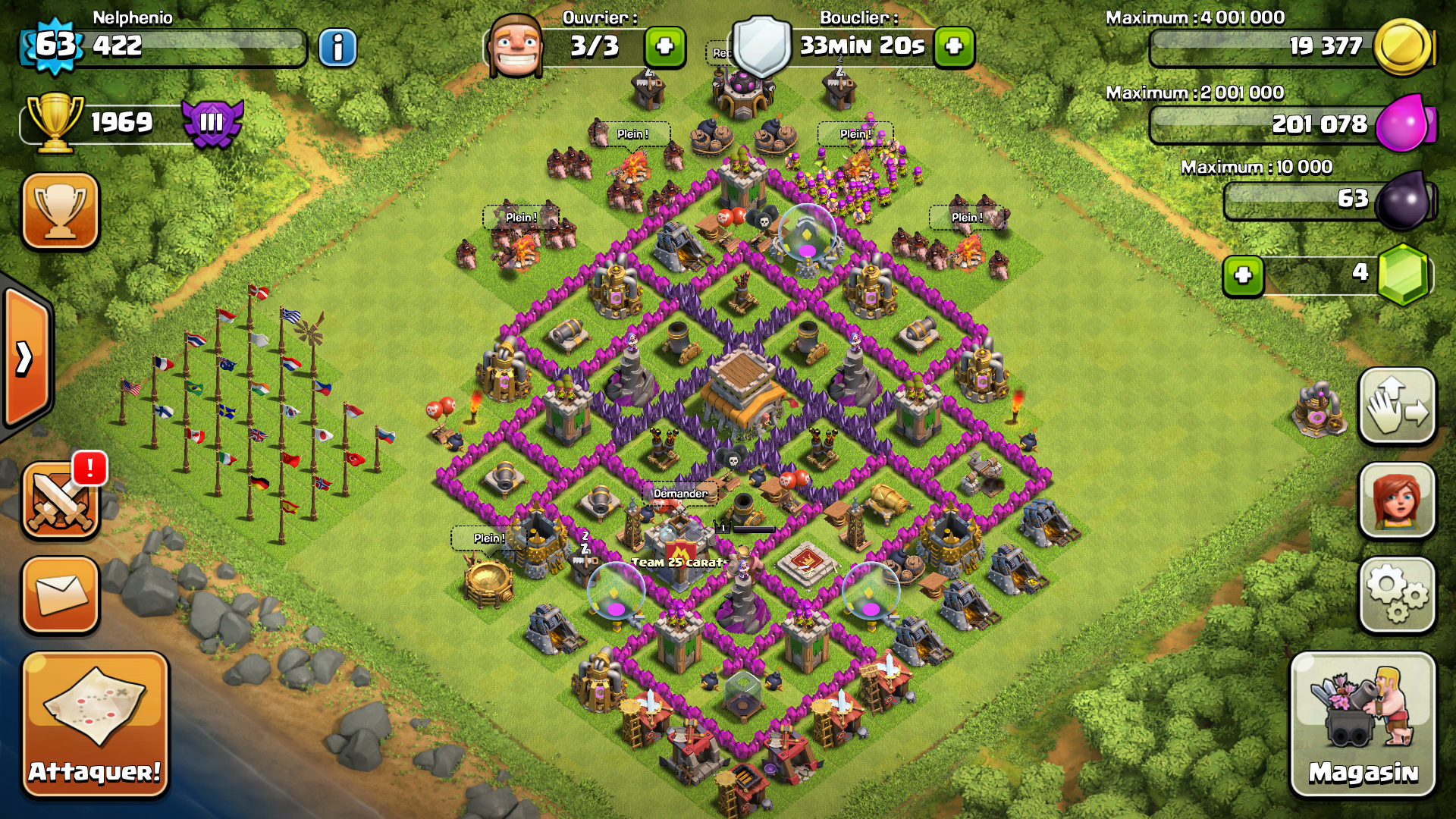Tap the gold coin resource icon
Screen dimensions: 1456x819
[1401, 47]
